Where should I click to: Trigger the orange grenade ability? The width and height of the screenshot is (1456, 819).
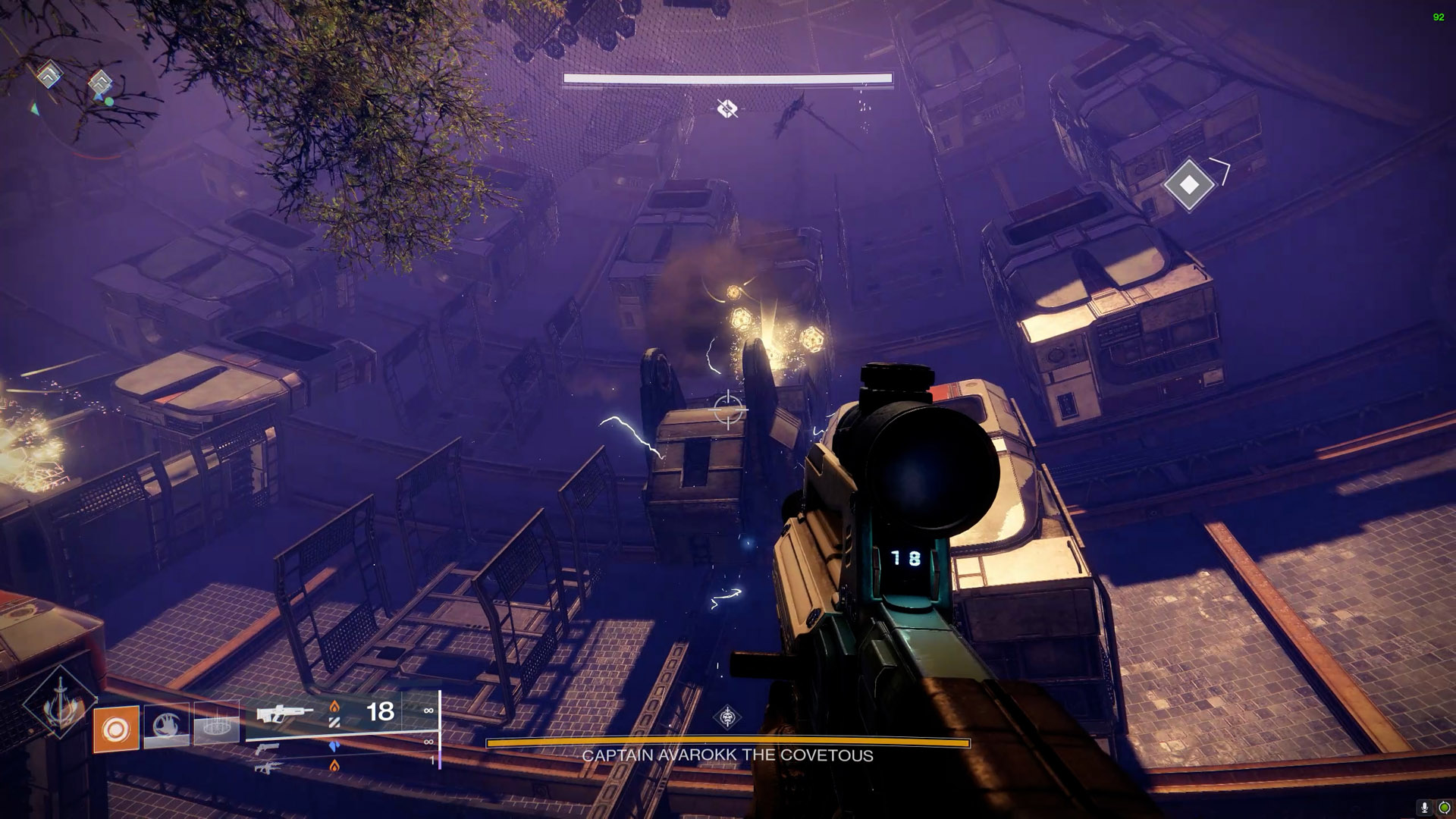(116, 729)
